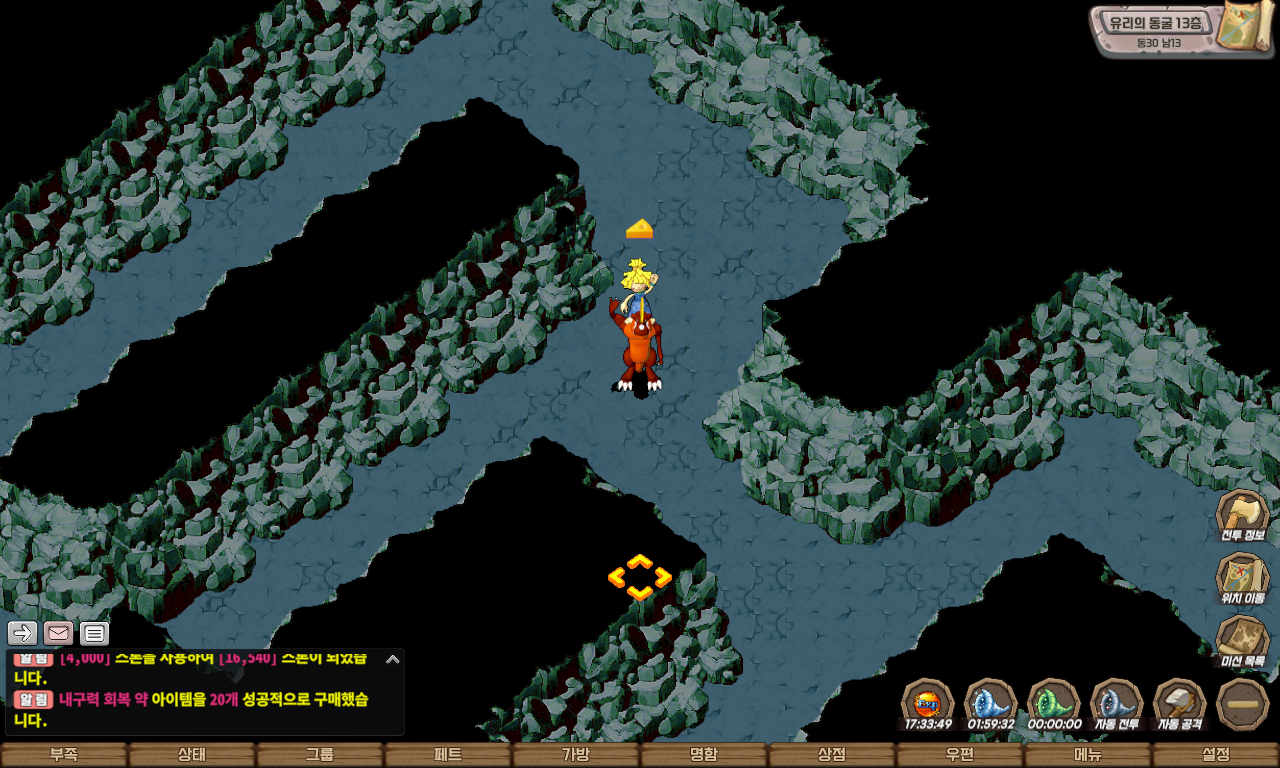Click the Exp boost orb icon
The image size is (1280, 768).
click(x=927, y=702)
